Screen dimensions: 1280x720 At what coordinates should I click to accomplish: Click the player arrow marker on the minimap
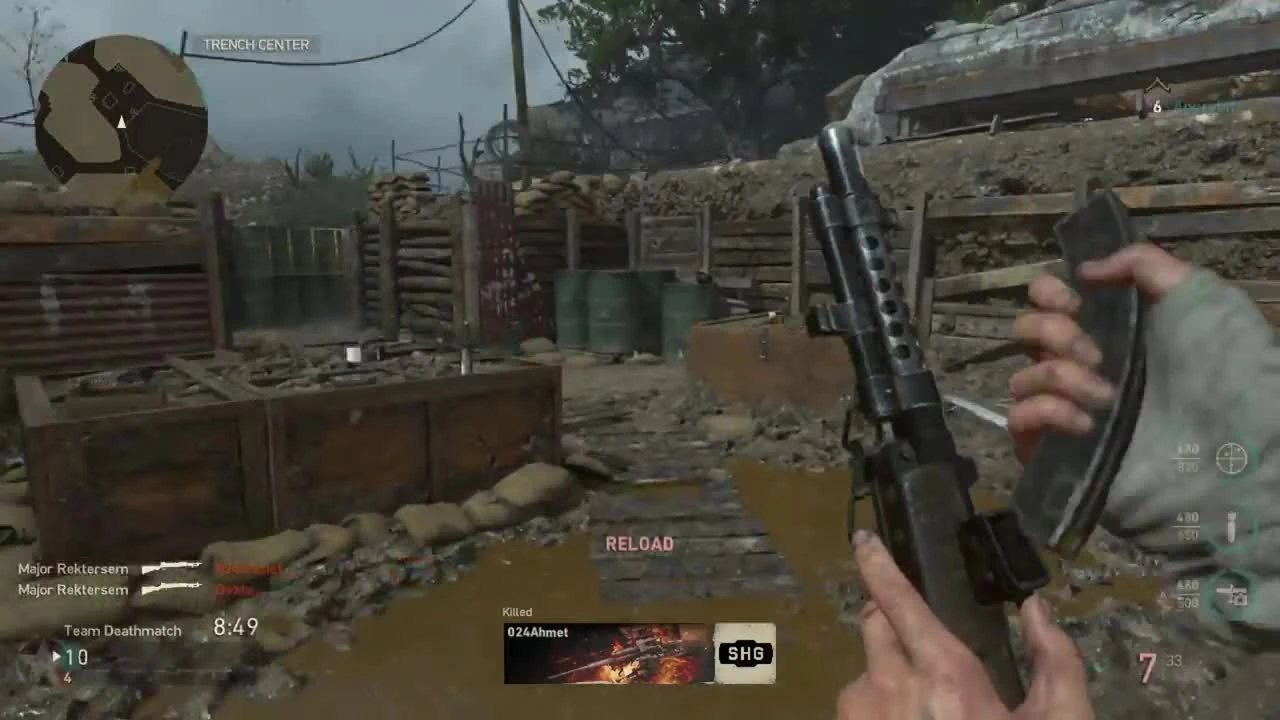120,123
